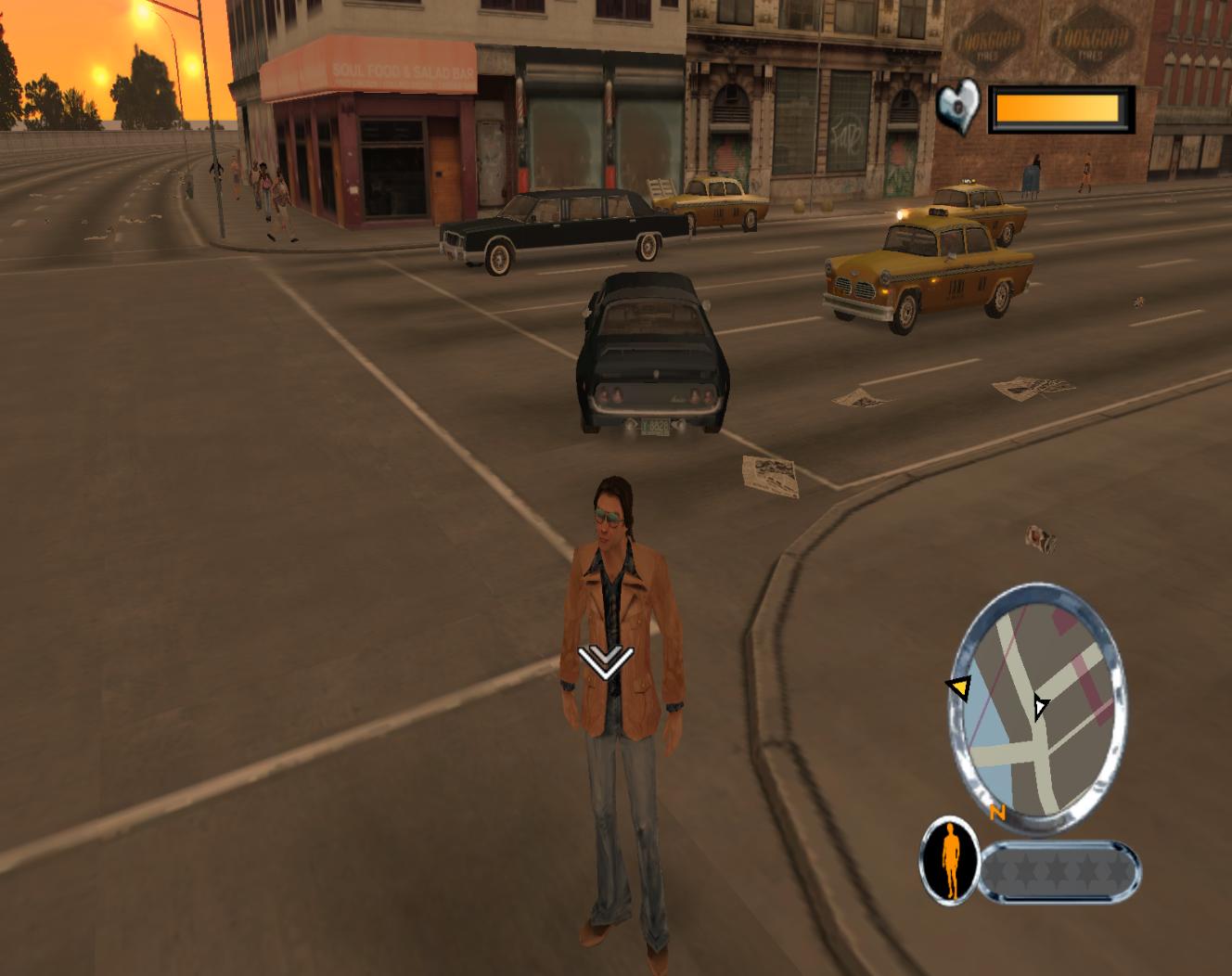Click the yellow waypoint triangle on the minimap
Image resolution: width=1232 pixels, height=976 pixels.
[959, 689]
